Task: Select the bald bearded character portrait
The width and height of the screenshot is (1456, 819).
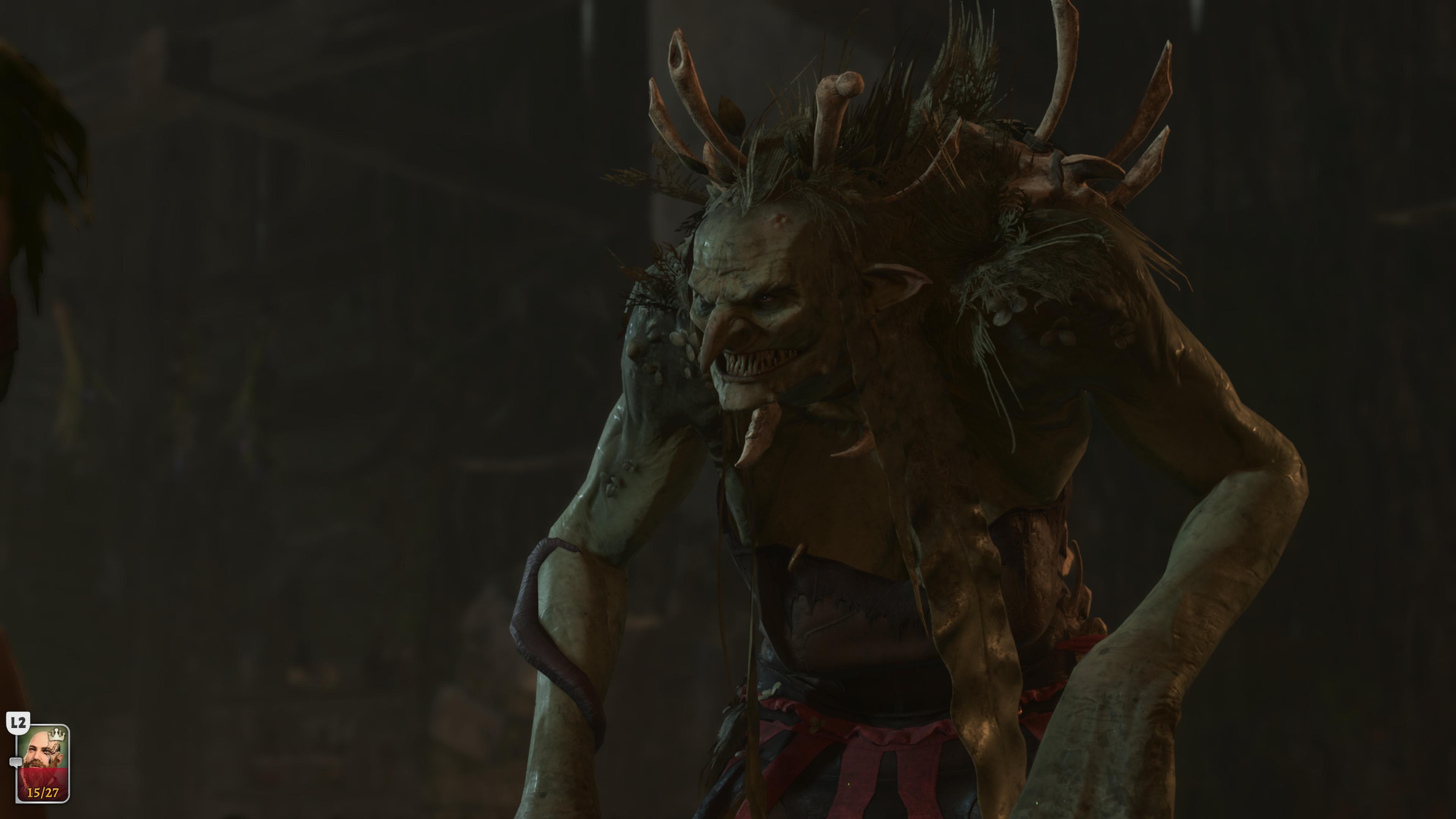Action: point(43,763)
